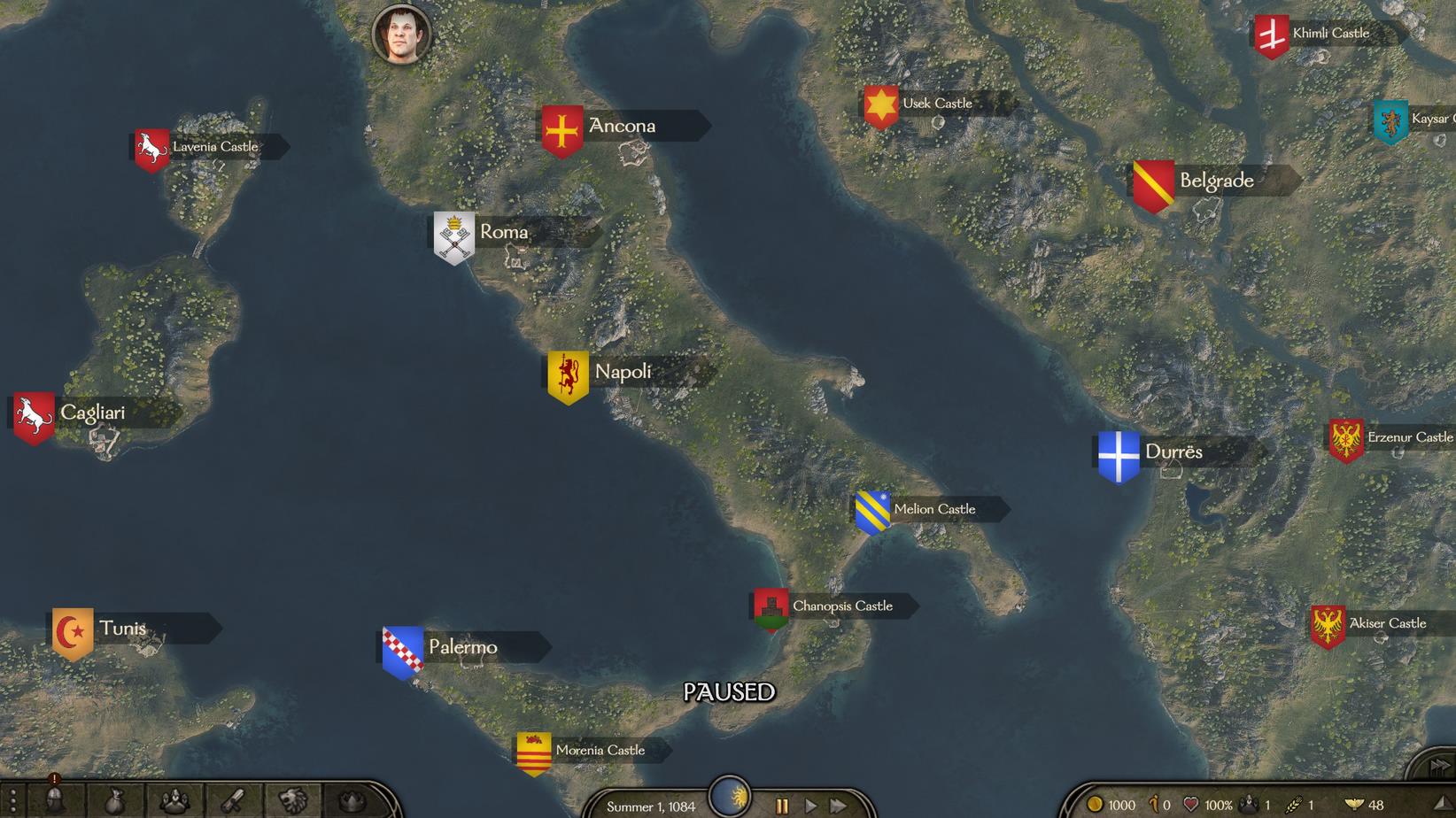Click the triple-arrow button in the corner

coord(1439,766)
